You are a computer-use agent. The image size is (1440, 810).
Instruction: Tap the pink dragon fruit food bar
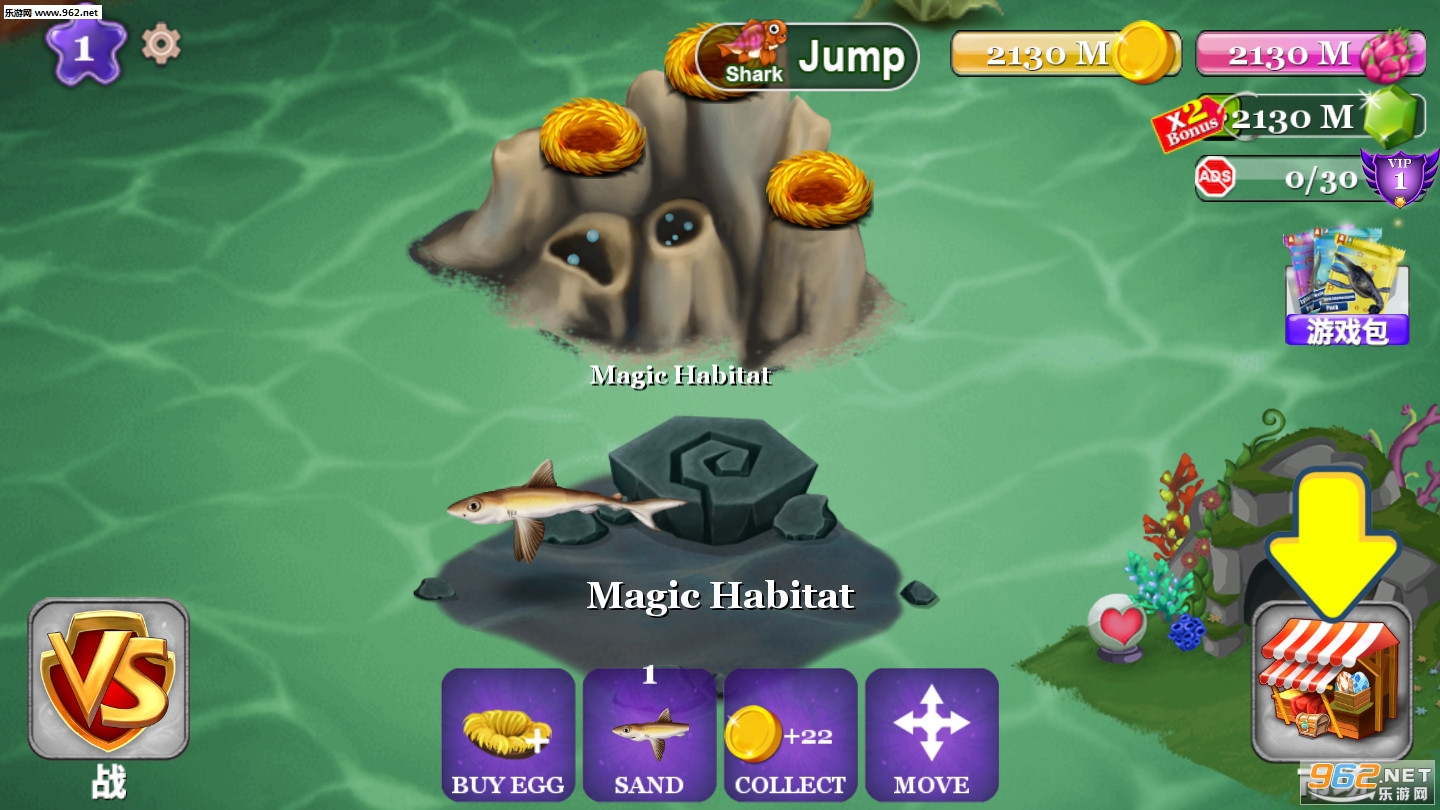1308,54
